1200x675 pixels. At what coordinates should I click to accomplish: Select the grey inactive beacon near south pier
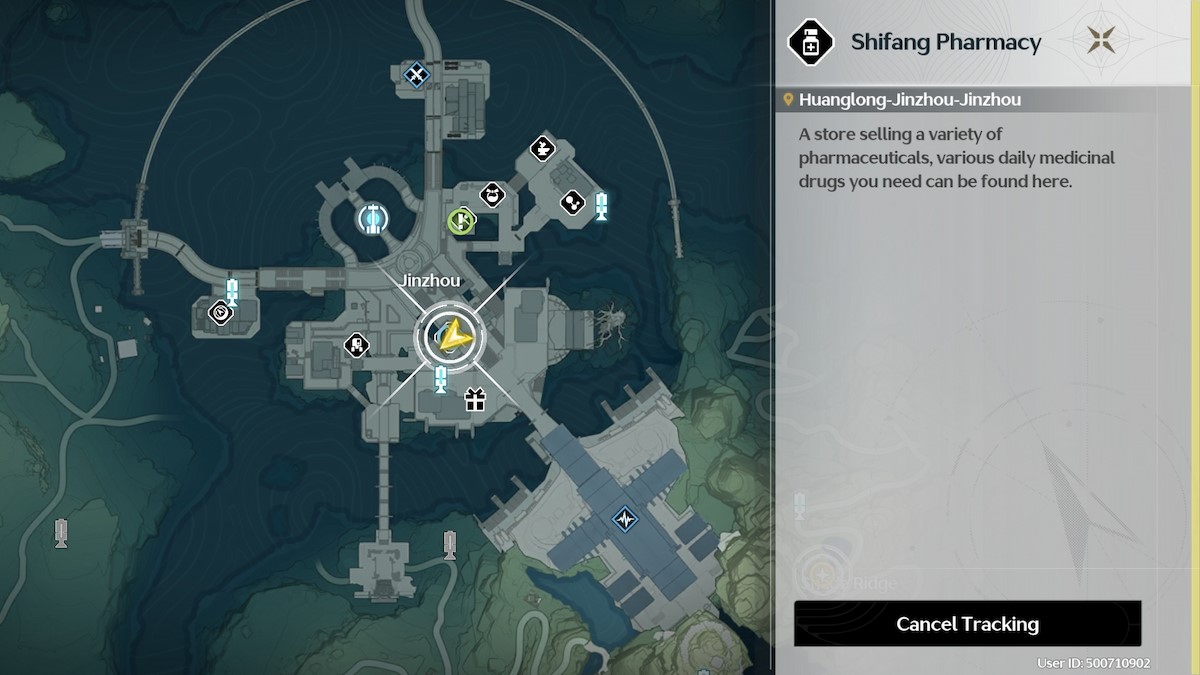pos(450,545)
